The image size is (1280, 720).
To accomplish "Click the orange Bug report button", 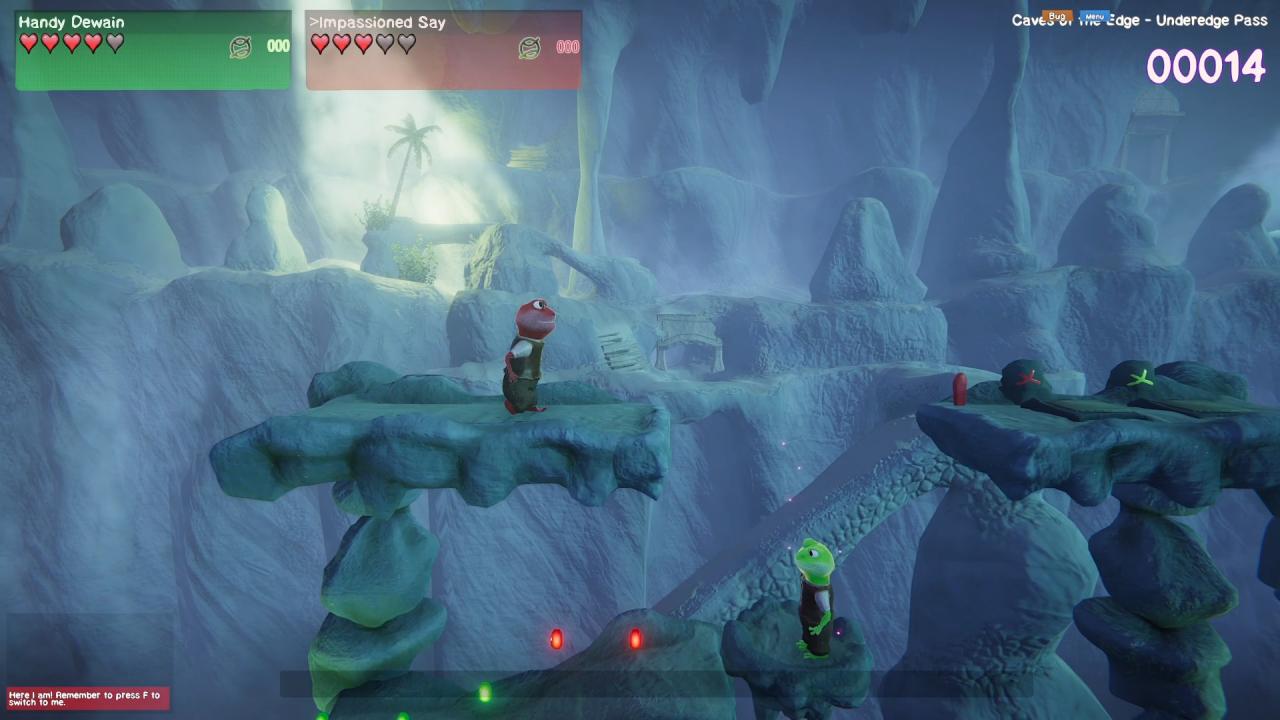I will pyautogui.click(x=1057, y=17).
